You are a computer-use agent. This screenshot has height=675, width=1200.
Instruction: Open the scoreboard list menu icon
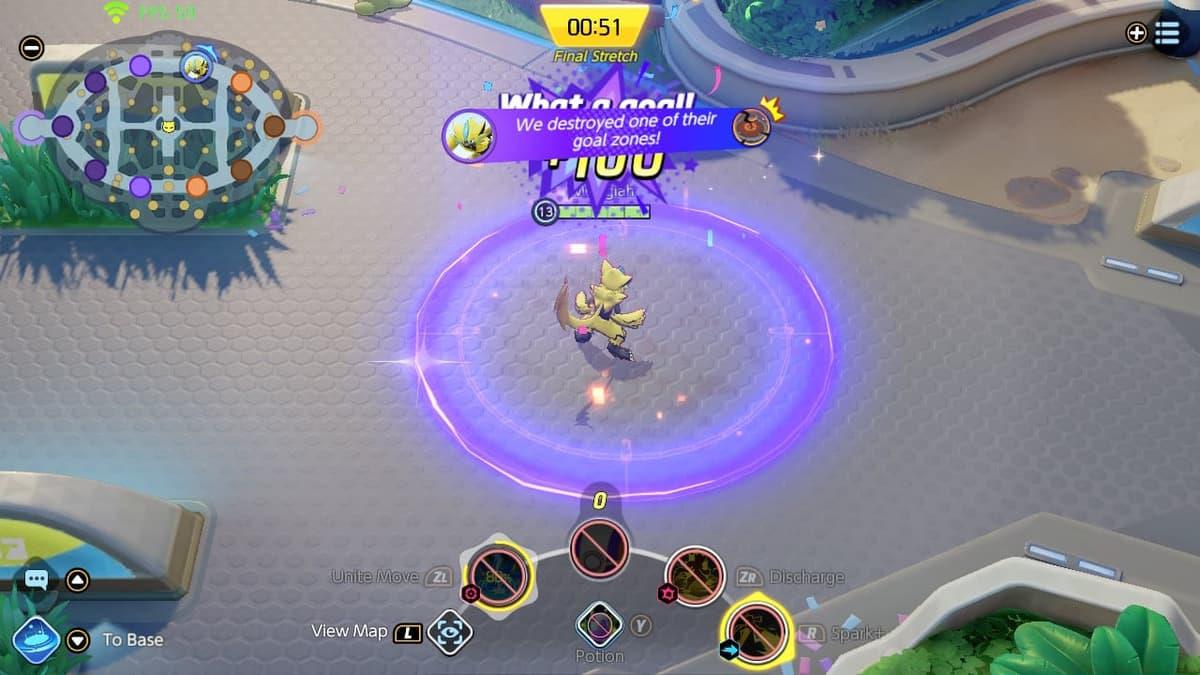[1167, 33]
